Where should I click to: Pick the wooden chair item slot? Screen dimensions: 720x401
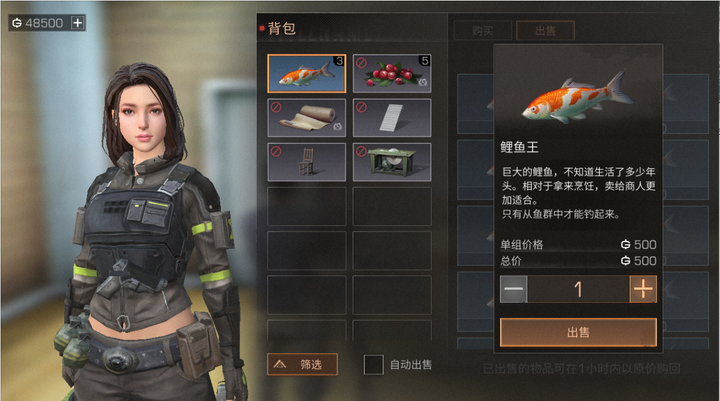click(x=307, y=162)
